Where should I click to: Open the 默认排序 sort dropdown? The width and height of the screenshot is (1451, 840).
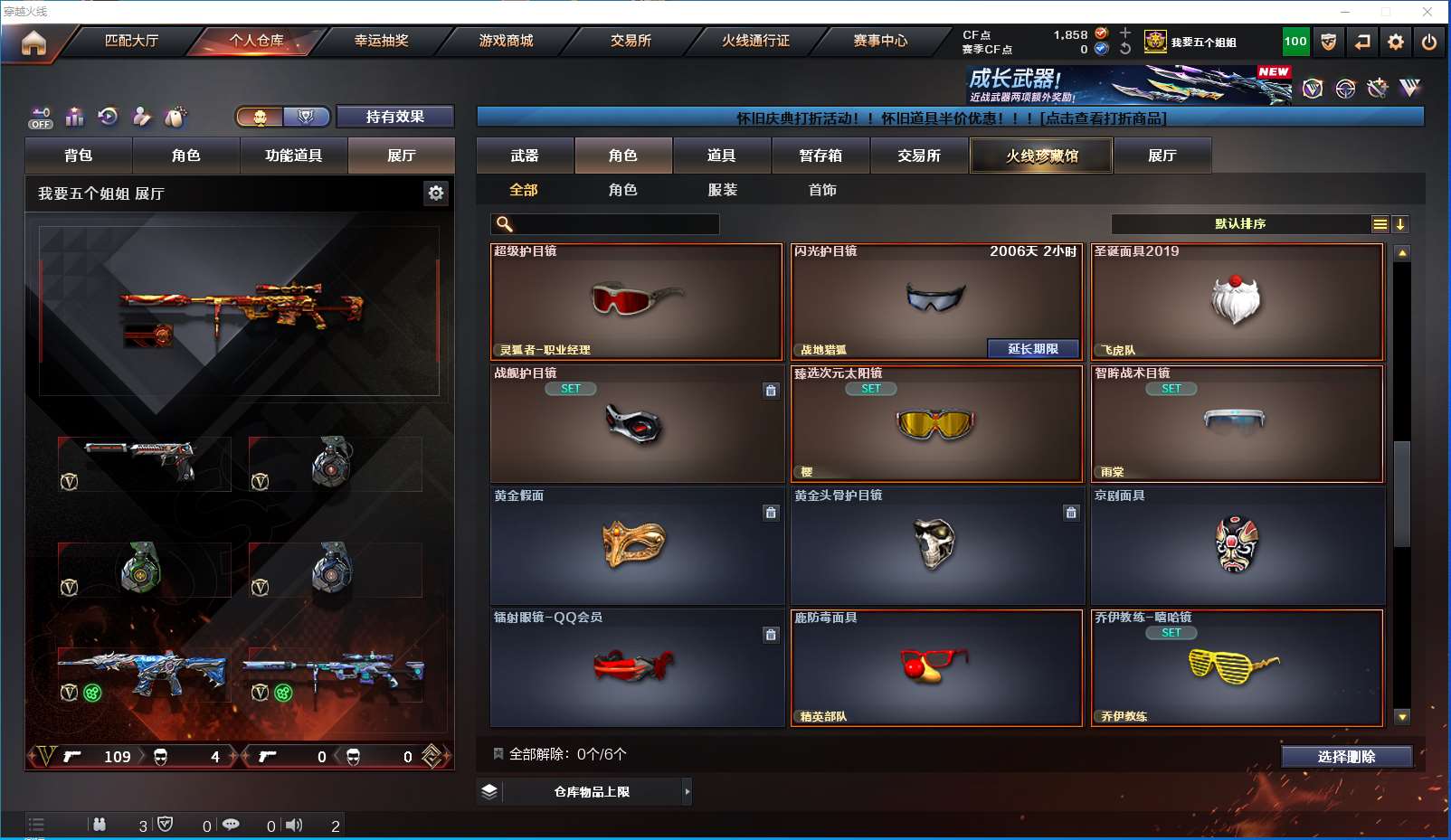[x=1240, y=224]
